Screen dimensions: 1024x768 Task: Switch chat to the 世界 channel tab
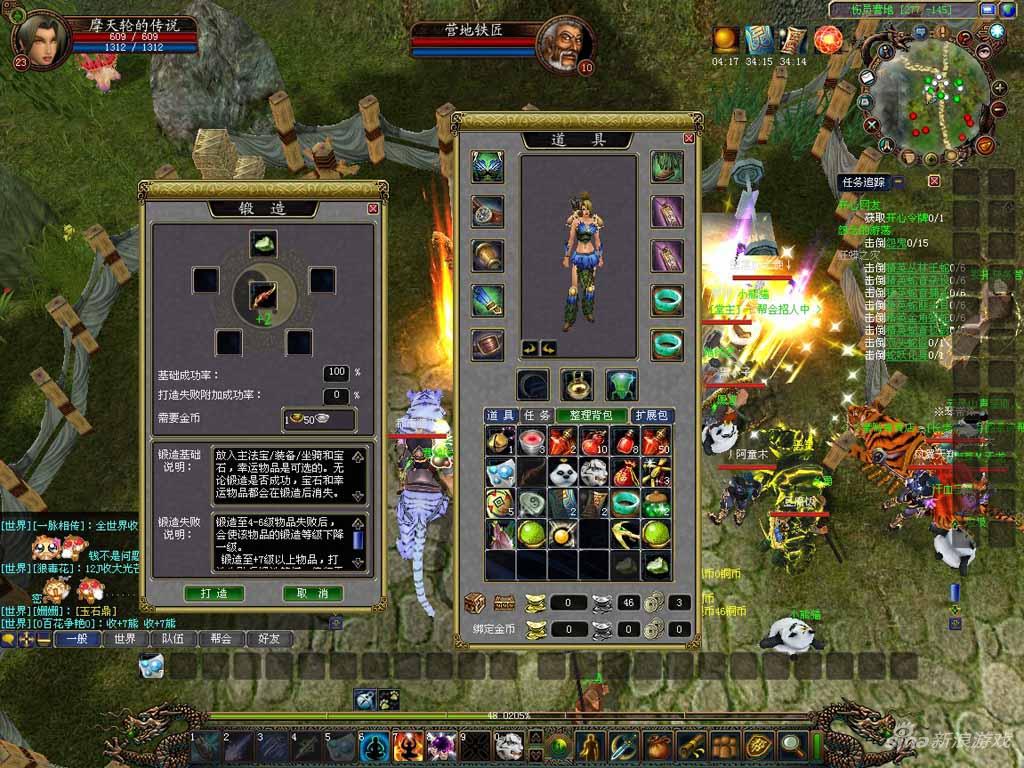124,639
